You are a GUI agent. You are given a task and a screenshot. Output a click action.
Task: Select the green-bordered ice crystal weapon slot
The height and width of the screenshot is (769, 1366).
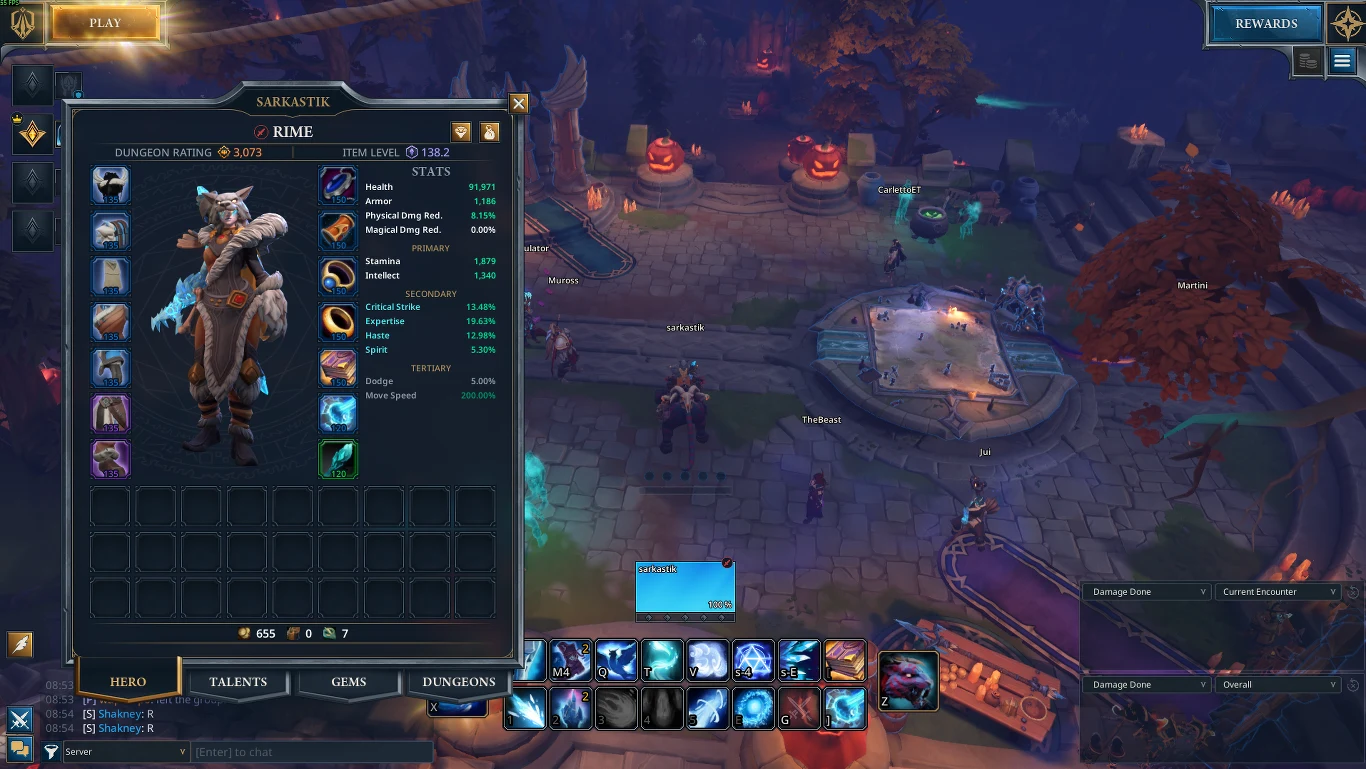[338, 458]
